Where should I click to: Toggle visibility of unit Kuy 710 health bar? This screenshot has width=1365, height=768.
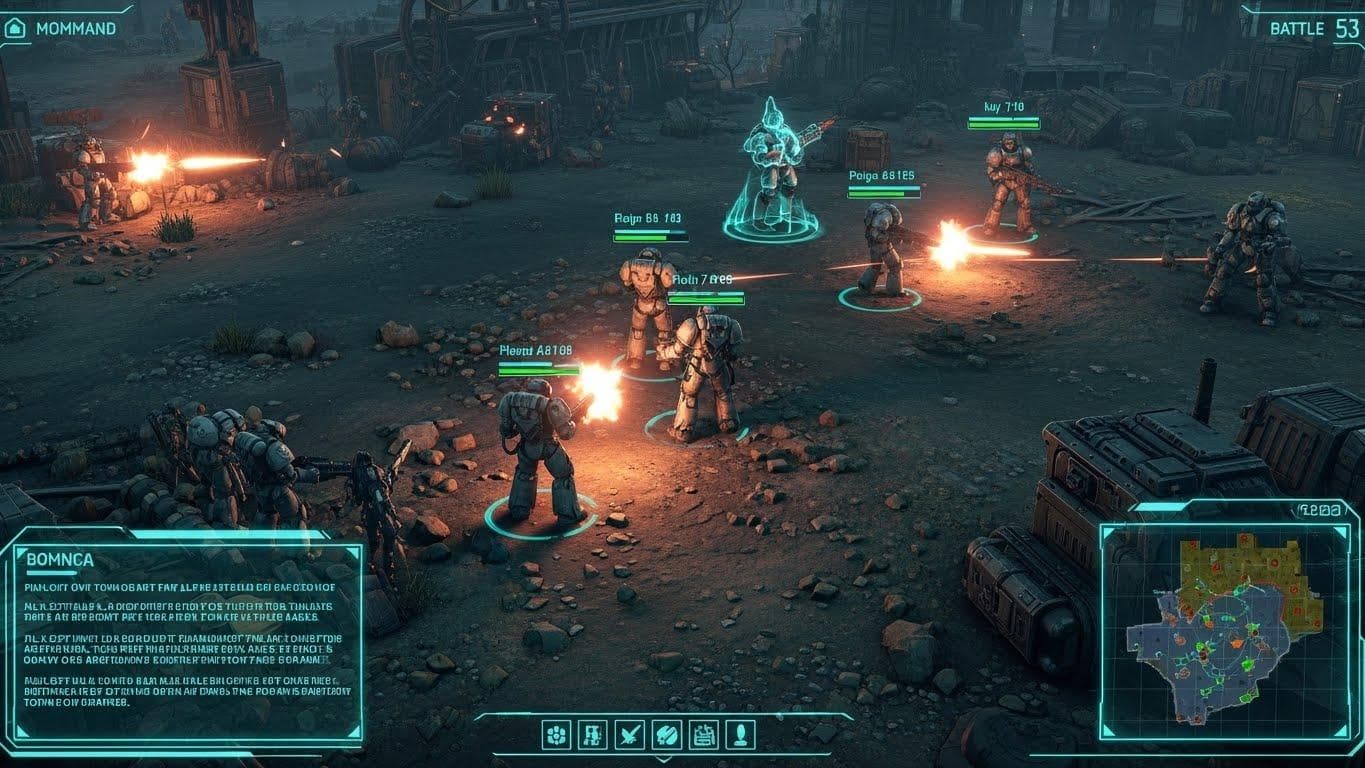(x=1004, y=123)
